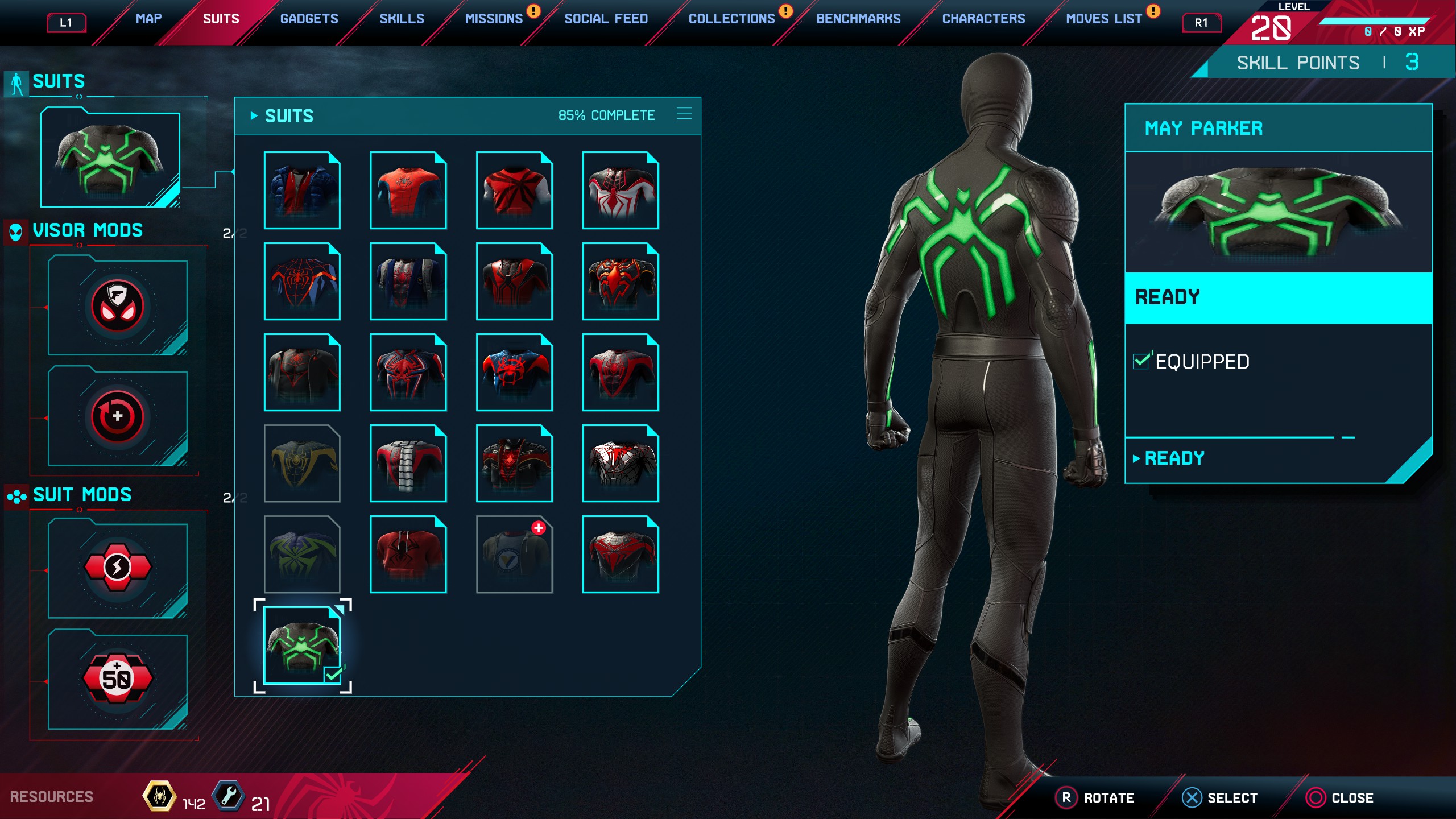Go to the Skills tab
Image resolution: width=1456 pixels, height=819 pixels.
(402, 19)
